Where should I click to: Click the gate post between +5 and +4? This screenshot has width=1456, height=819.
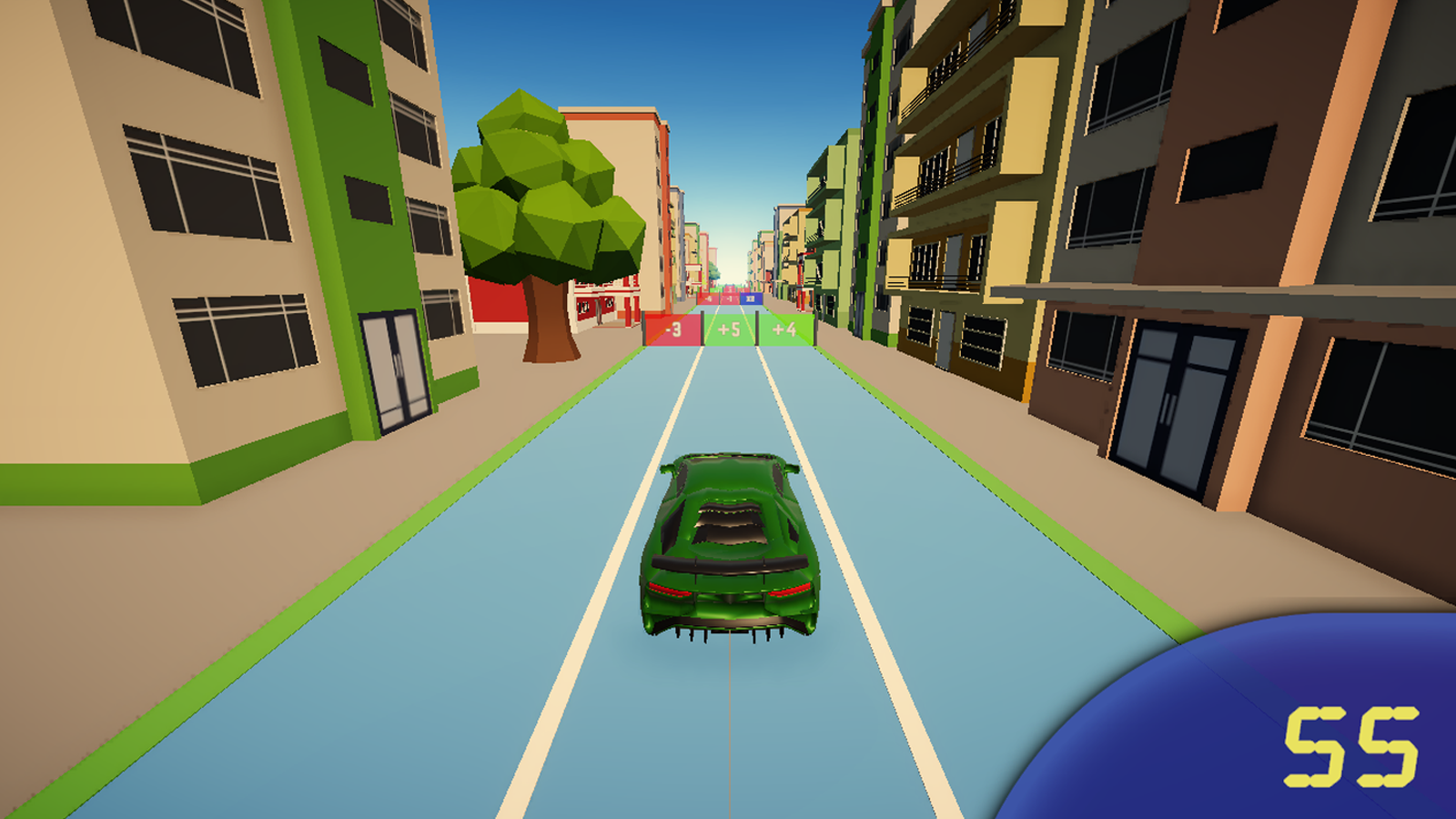tap(756, 328)
